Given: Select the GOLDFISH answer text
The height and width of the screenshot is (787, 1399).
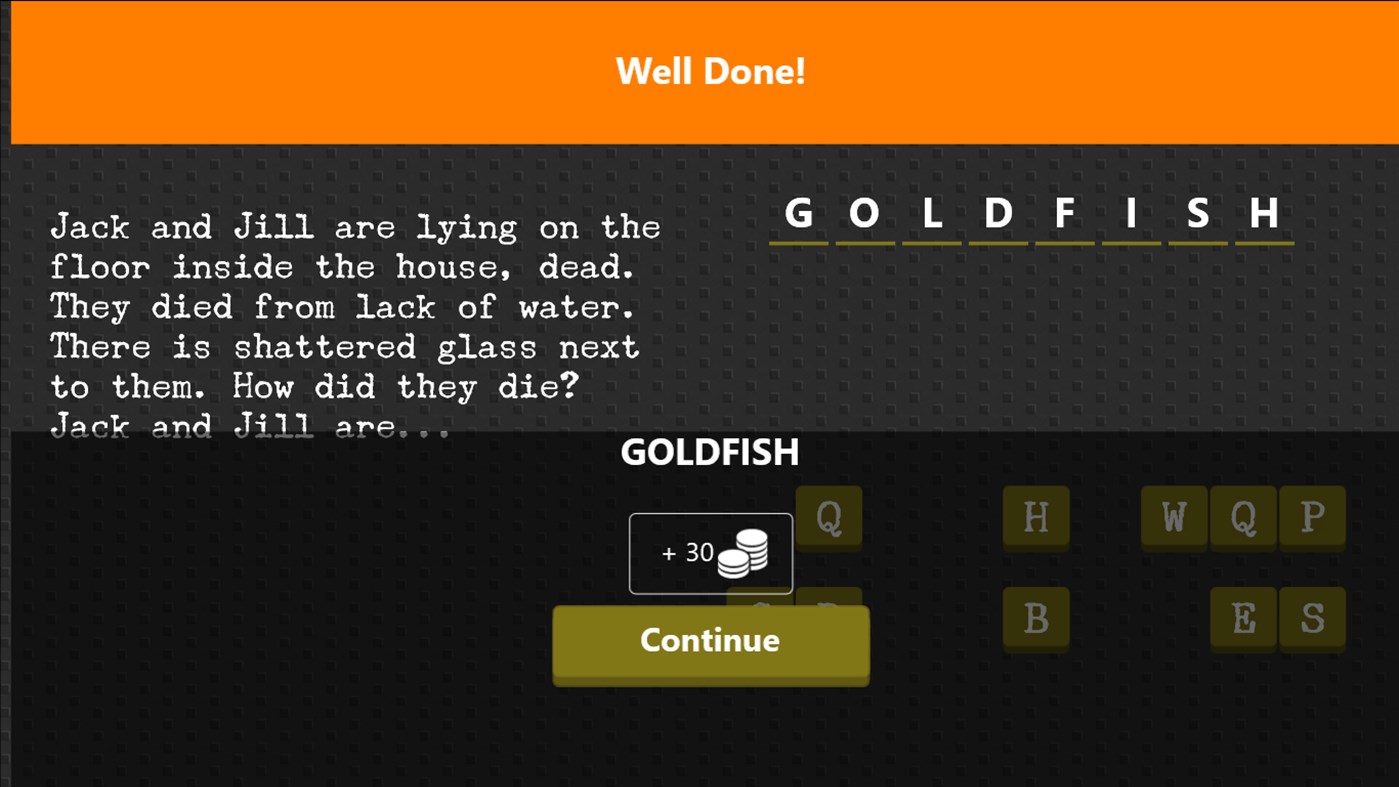Looking at the screenshot, I should coord(709,453).
